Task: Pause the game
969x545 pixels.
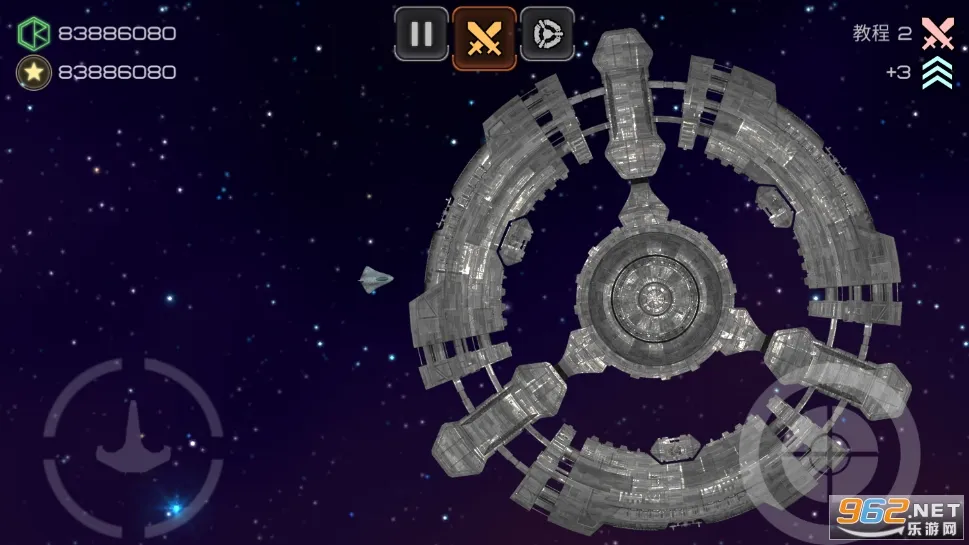Action: (x=421, y=34)
